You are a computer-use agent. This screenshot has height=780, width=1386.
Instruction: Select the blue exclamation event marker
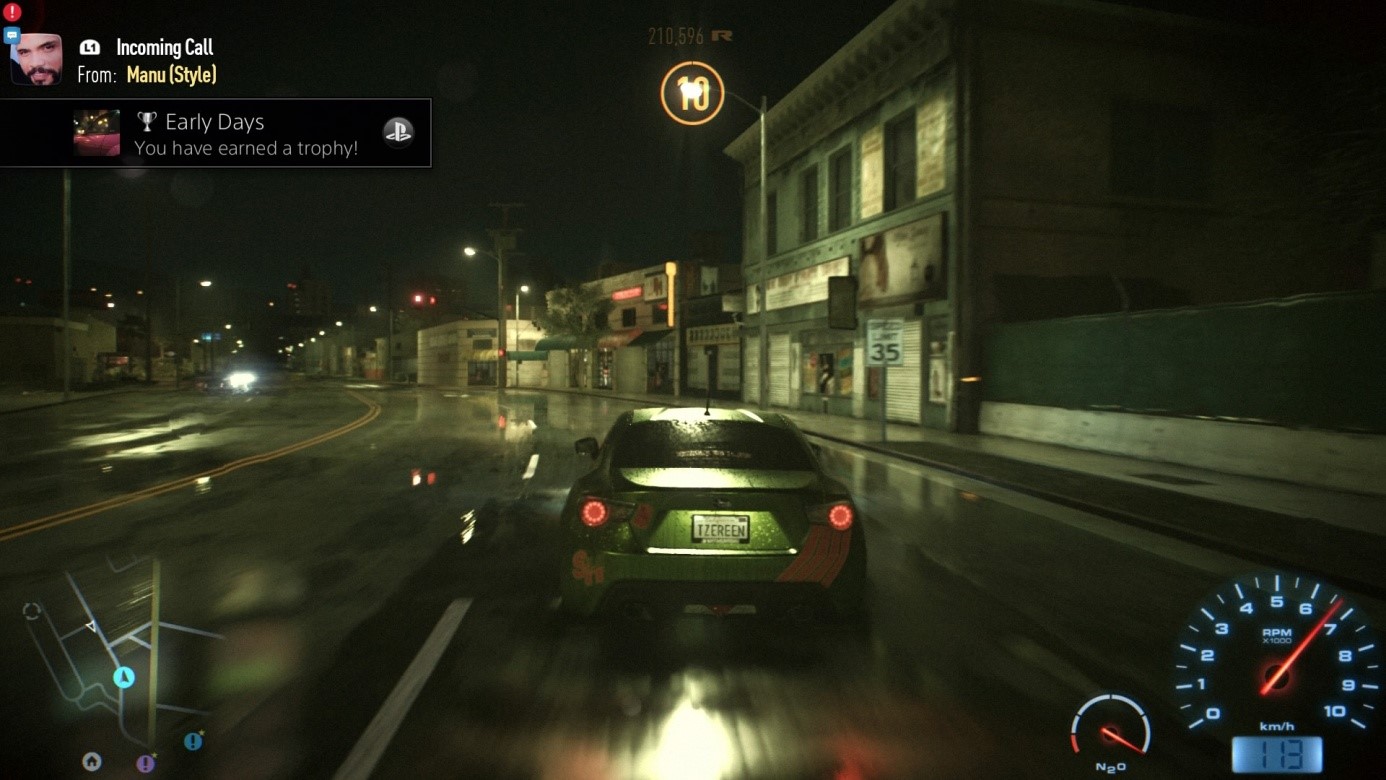(x=193, y=741)
